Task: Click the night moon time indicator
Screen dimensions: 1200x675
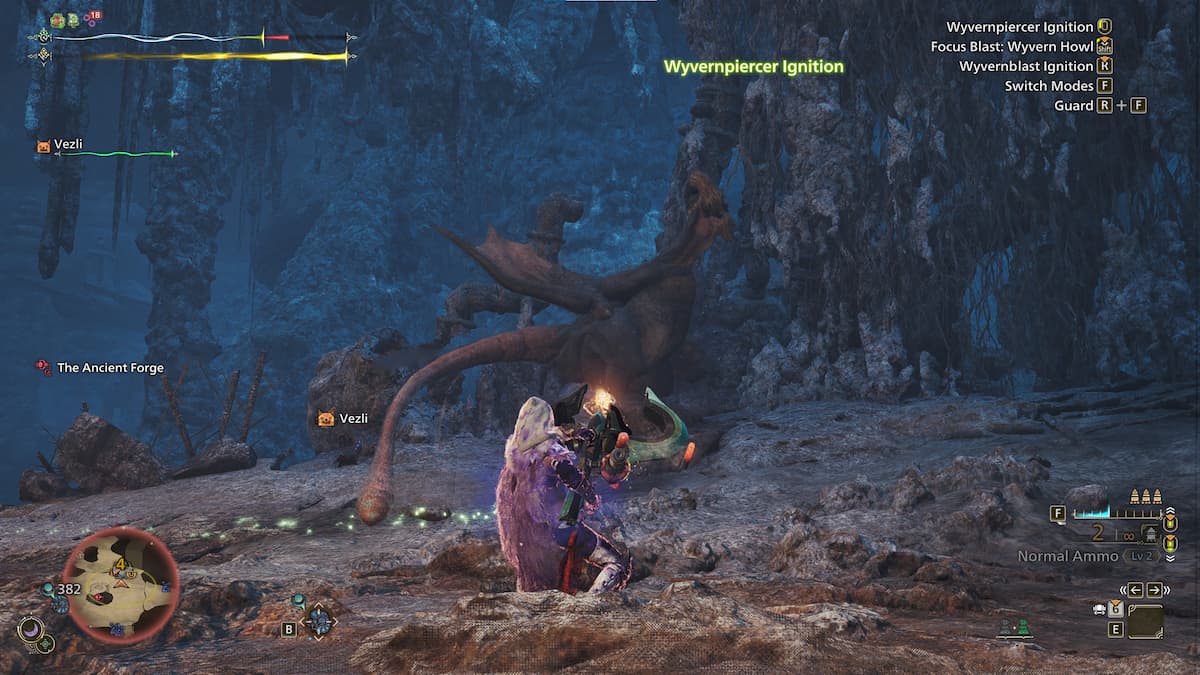Action: click(30, 629)
